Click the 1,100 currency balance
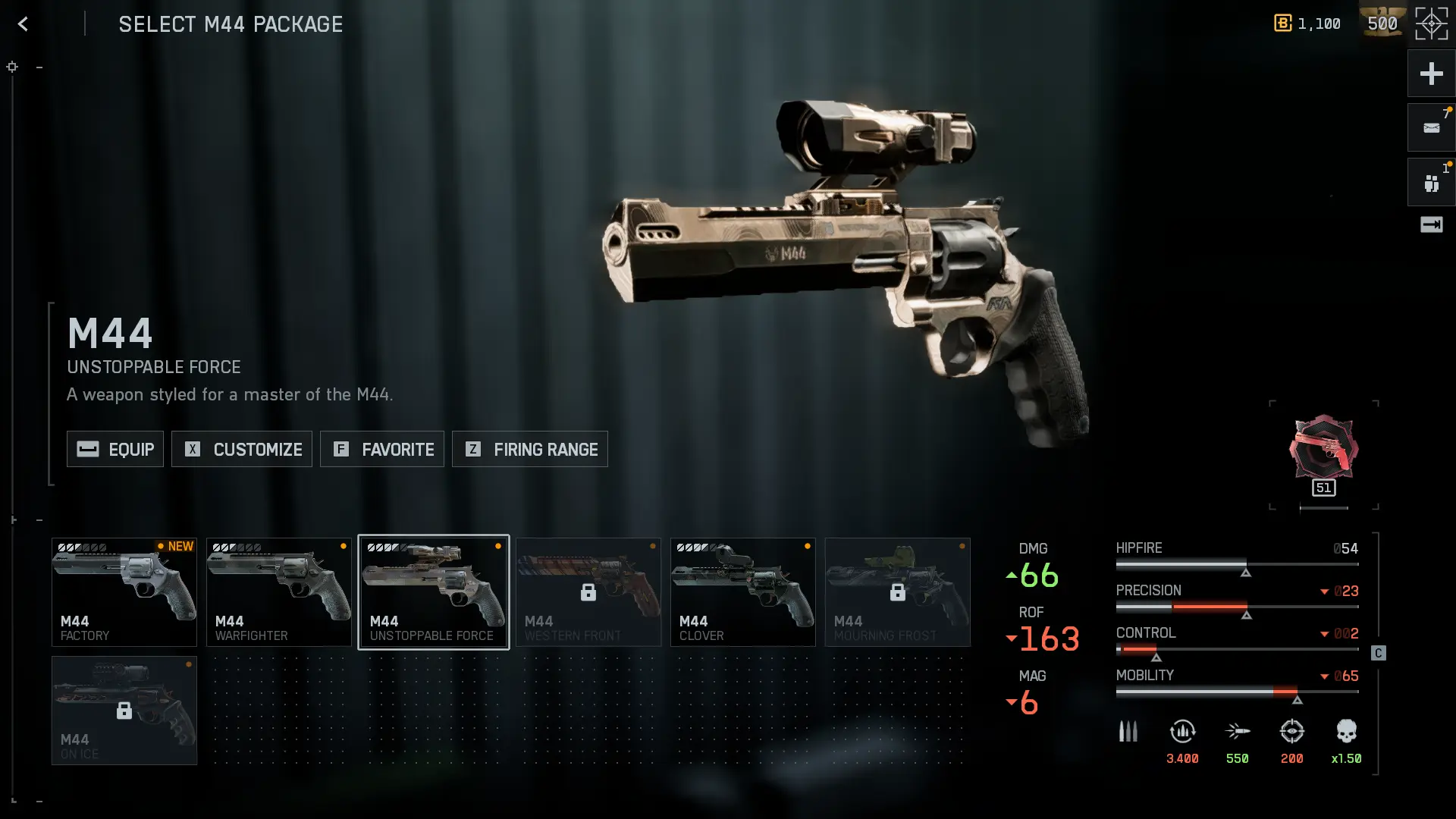1456x819 pixels. 1308,24
